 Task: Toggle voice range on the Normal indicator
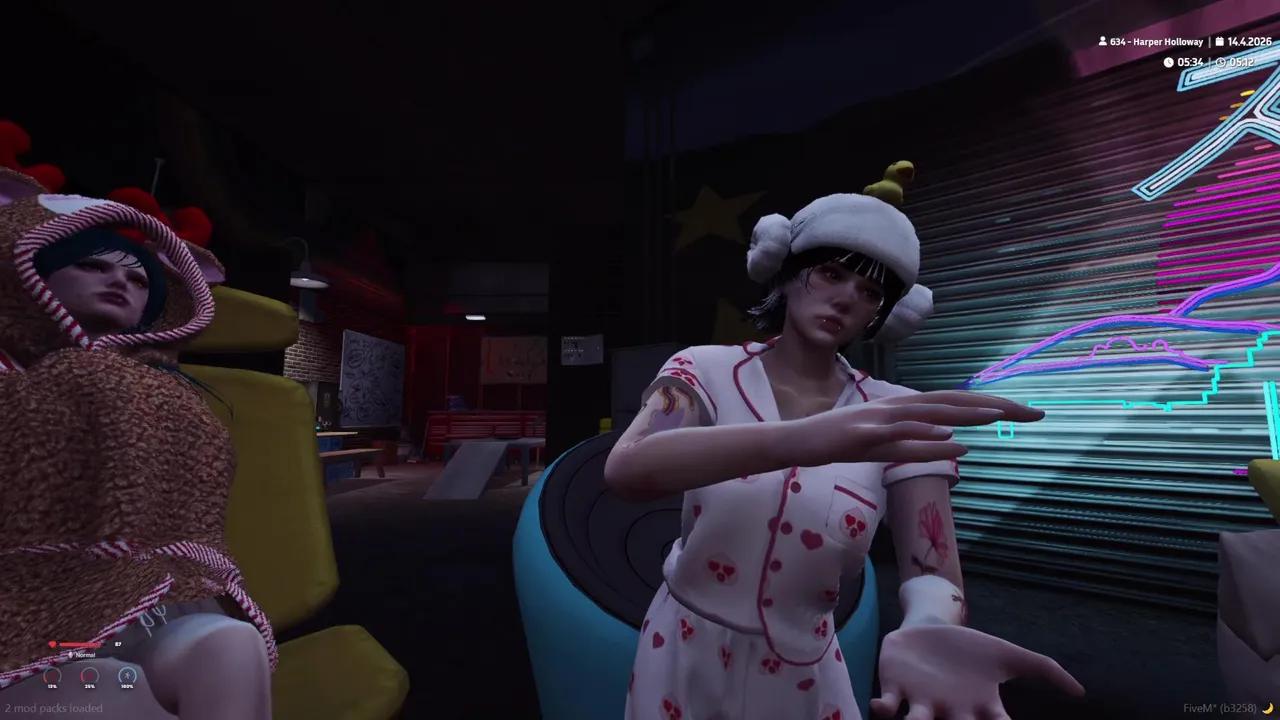pyautogui.click(x=85, y=655)
